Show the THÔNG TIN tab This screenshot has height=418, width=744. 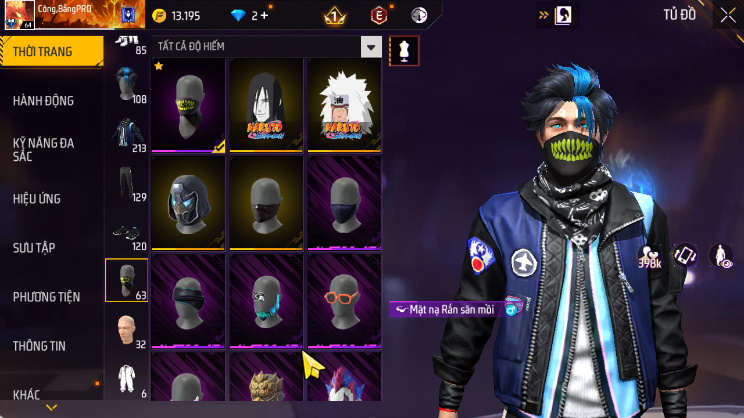(39, 346)
